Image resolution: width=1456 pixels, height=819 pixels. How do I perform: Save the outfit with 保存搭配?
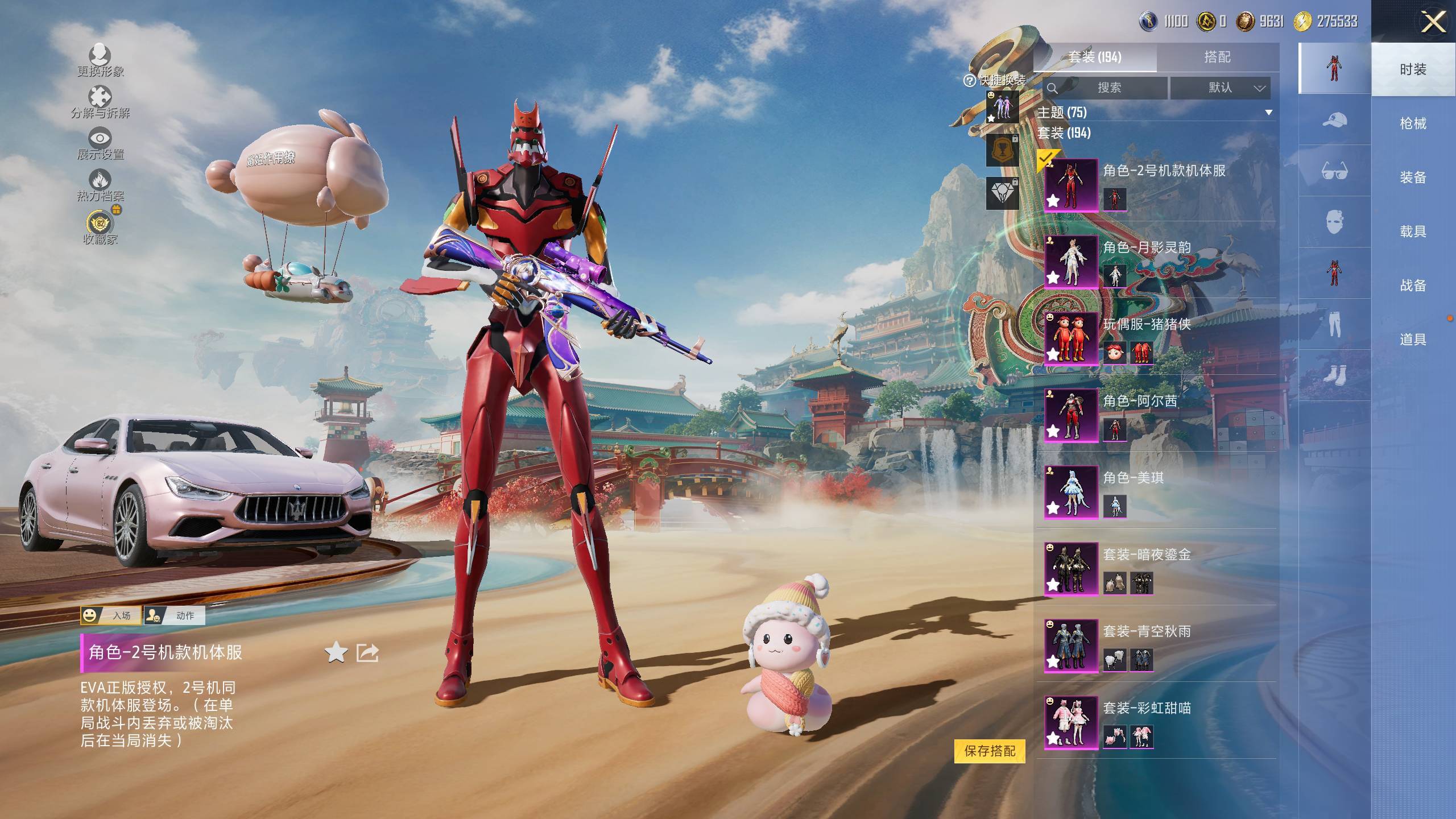click(x=990, y=751)
